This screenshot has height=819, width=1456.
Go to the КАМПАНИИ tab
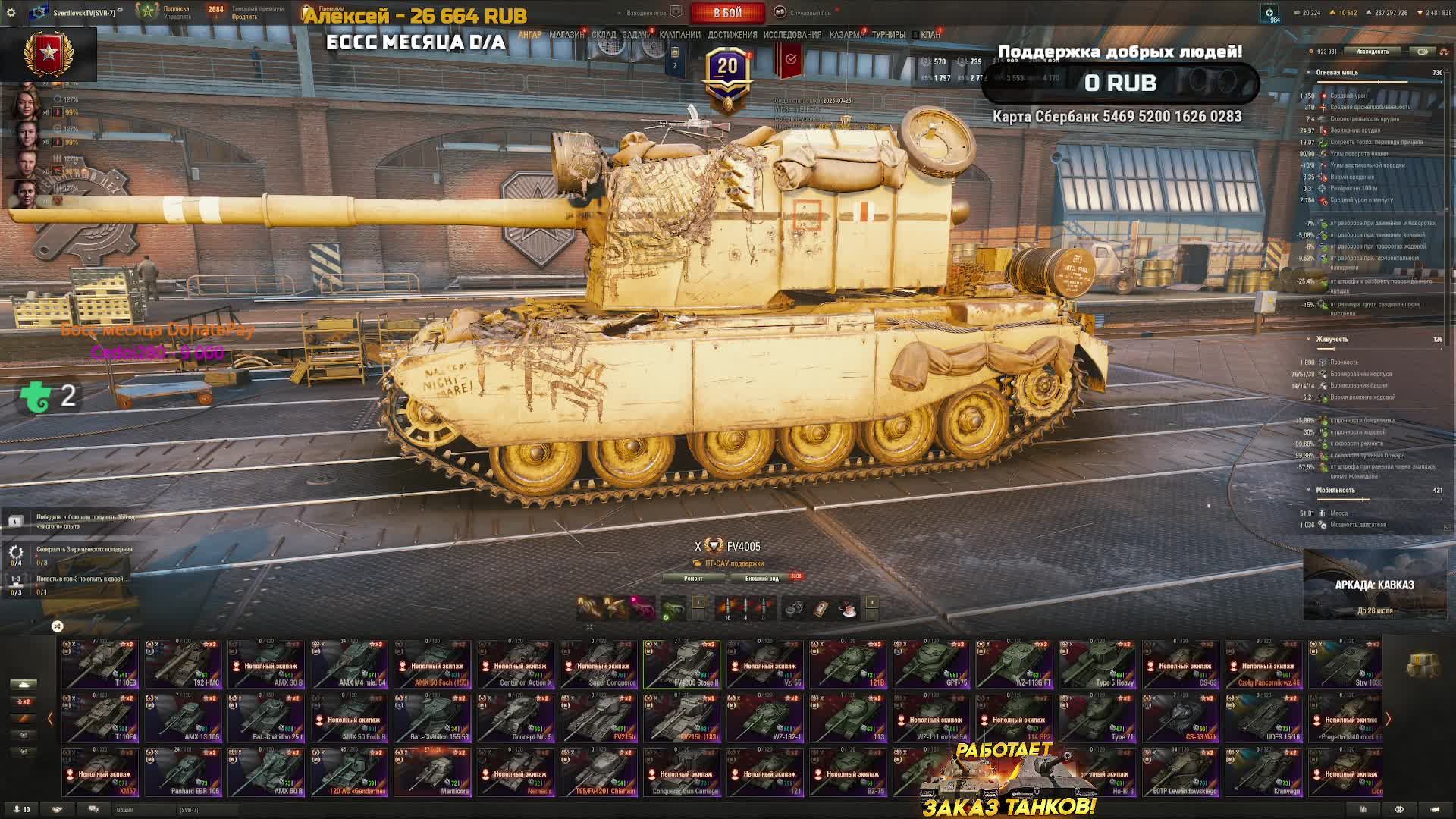(679, 35)
